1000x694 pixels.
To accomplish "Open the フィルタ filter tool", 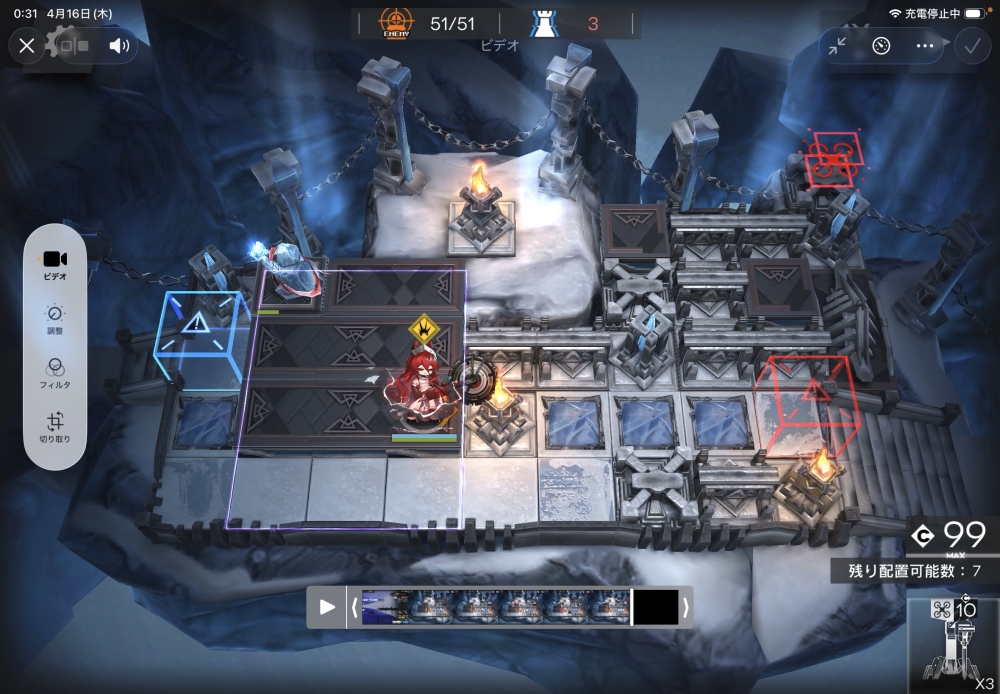I will tap(55, 372).
